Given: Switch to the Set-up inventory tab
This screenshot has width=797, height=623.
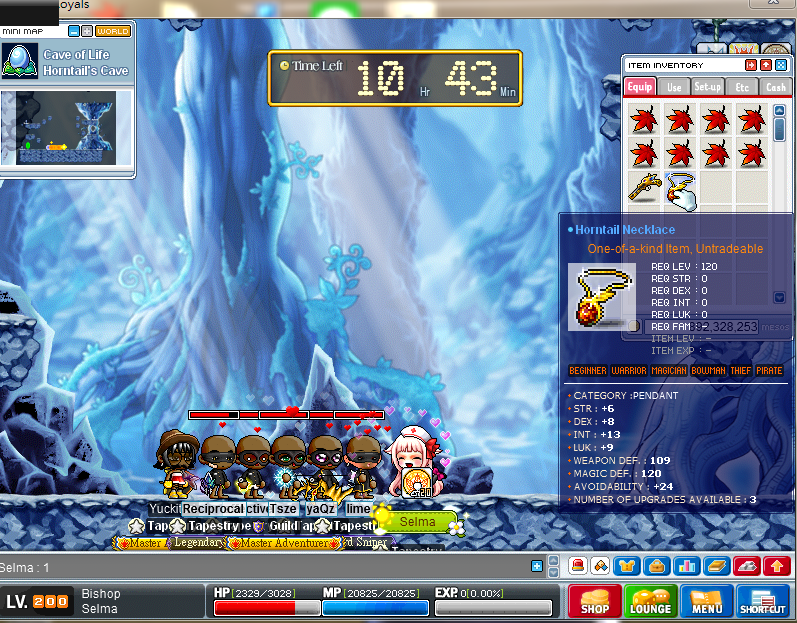Looking at the screenshot, I should (708, 87).
